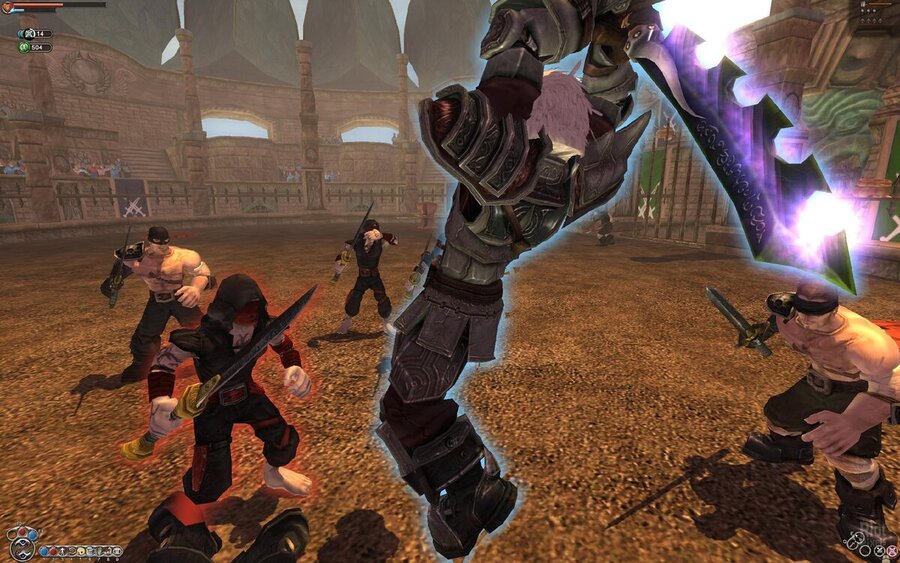Select the blue mana potion in the numbered hotbar
The width and height of the screenshot is (900, 563).
[44, 551]
